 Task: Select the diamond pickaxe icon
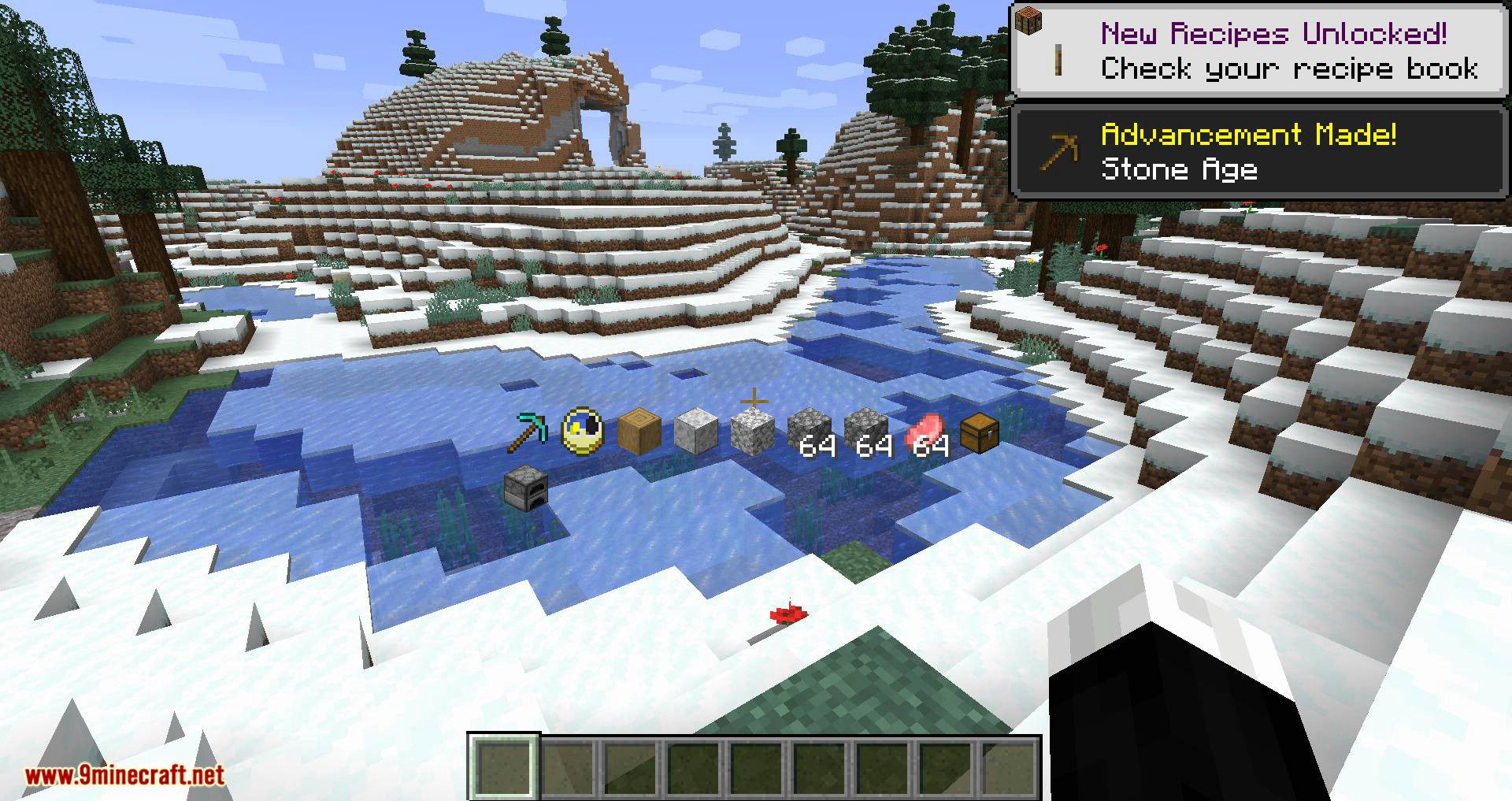(x=526, y=432)
